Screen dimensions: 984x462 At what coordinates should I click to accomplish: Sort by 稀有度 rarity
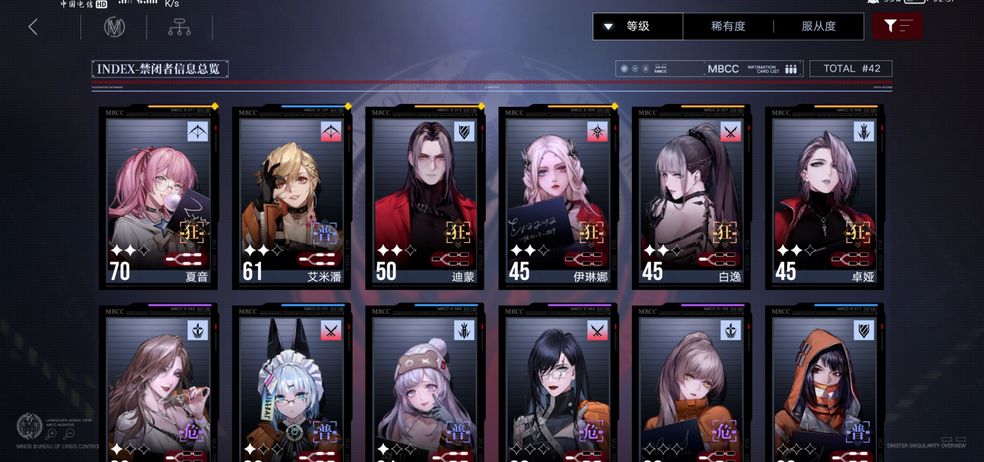tap(730, 26)
